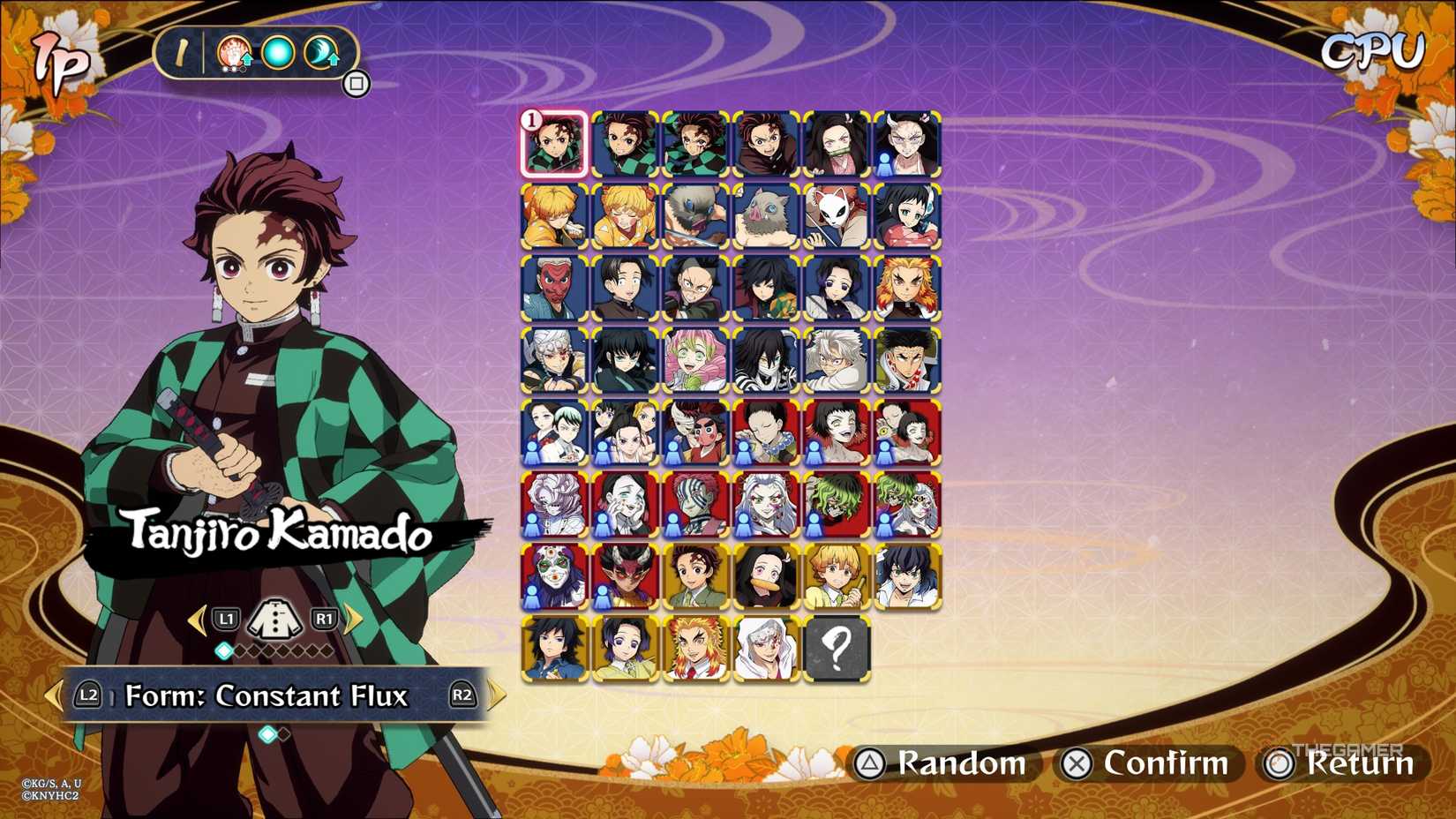Select Kyojuro Rengoku's portrait in the grid

coord(910,287)
